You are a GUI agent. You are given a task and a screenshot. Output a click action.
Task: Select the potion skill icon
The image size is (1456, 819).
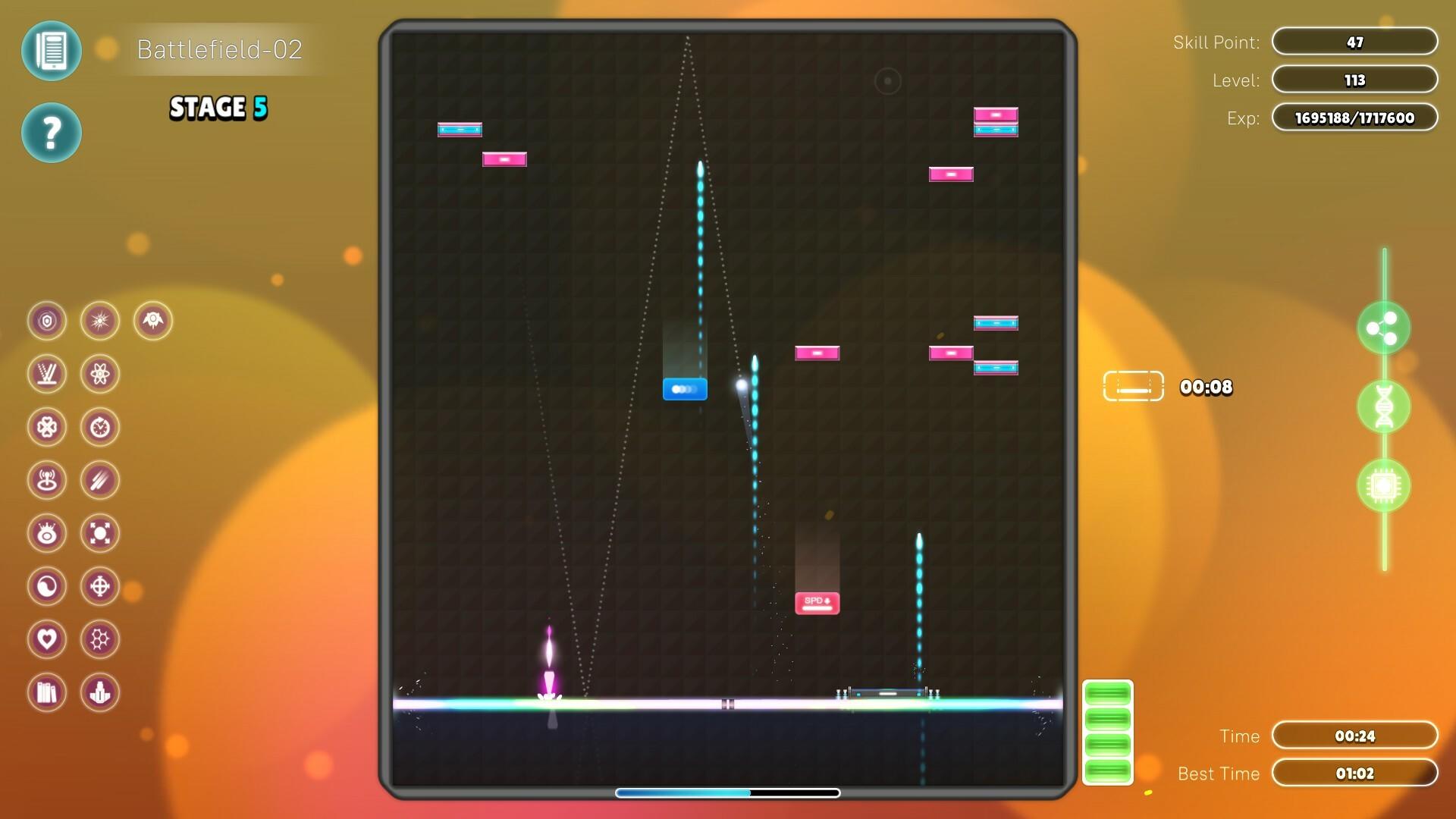[101, 692]
